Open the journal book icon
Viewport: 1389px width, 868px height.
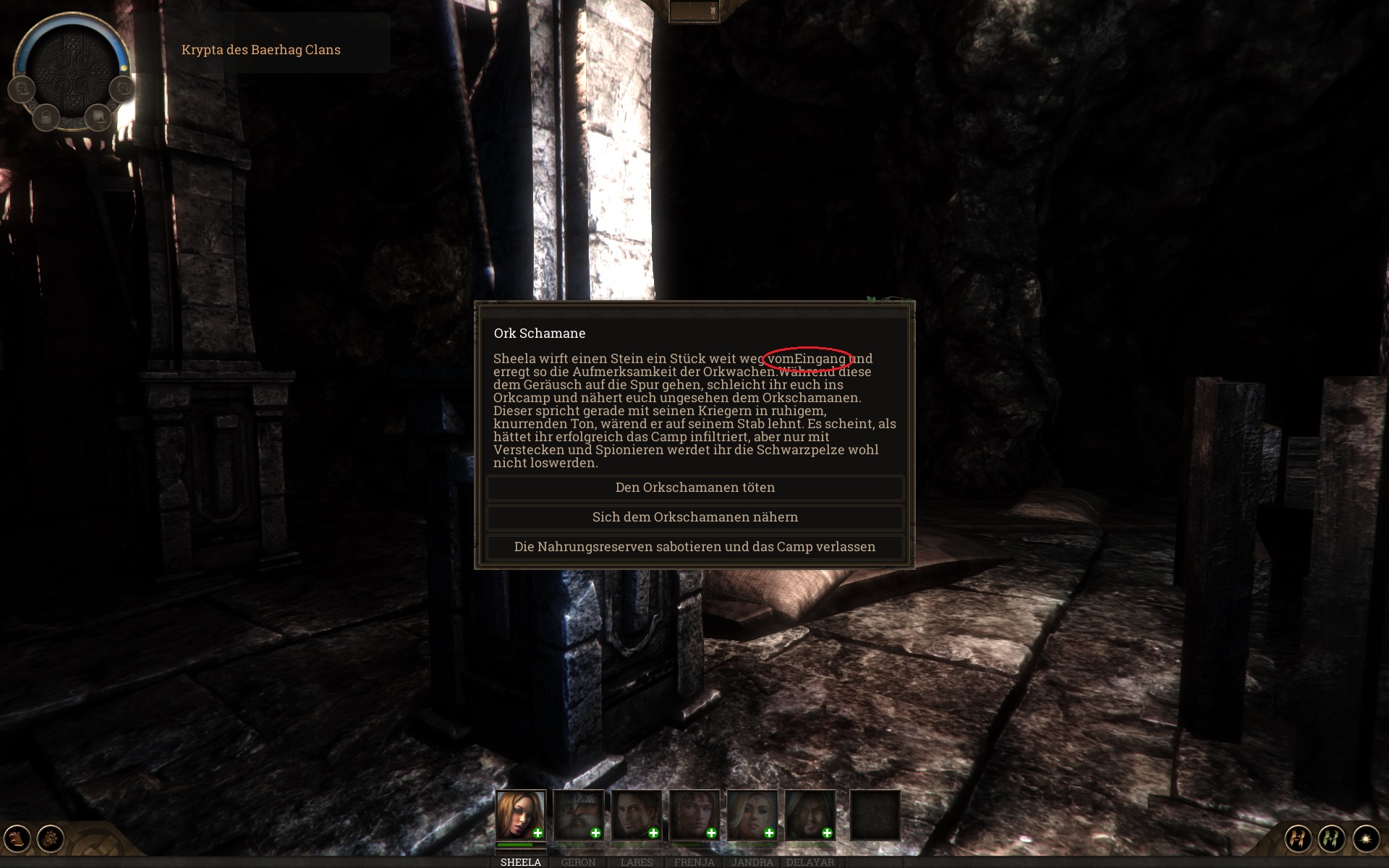[17, 838]
